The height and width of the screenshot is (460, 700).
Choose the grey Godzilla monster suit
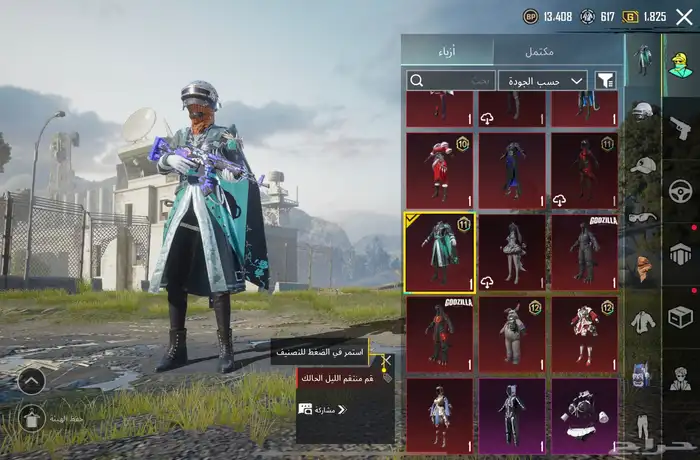[585, 252]
